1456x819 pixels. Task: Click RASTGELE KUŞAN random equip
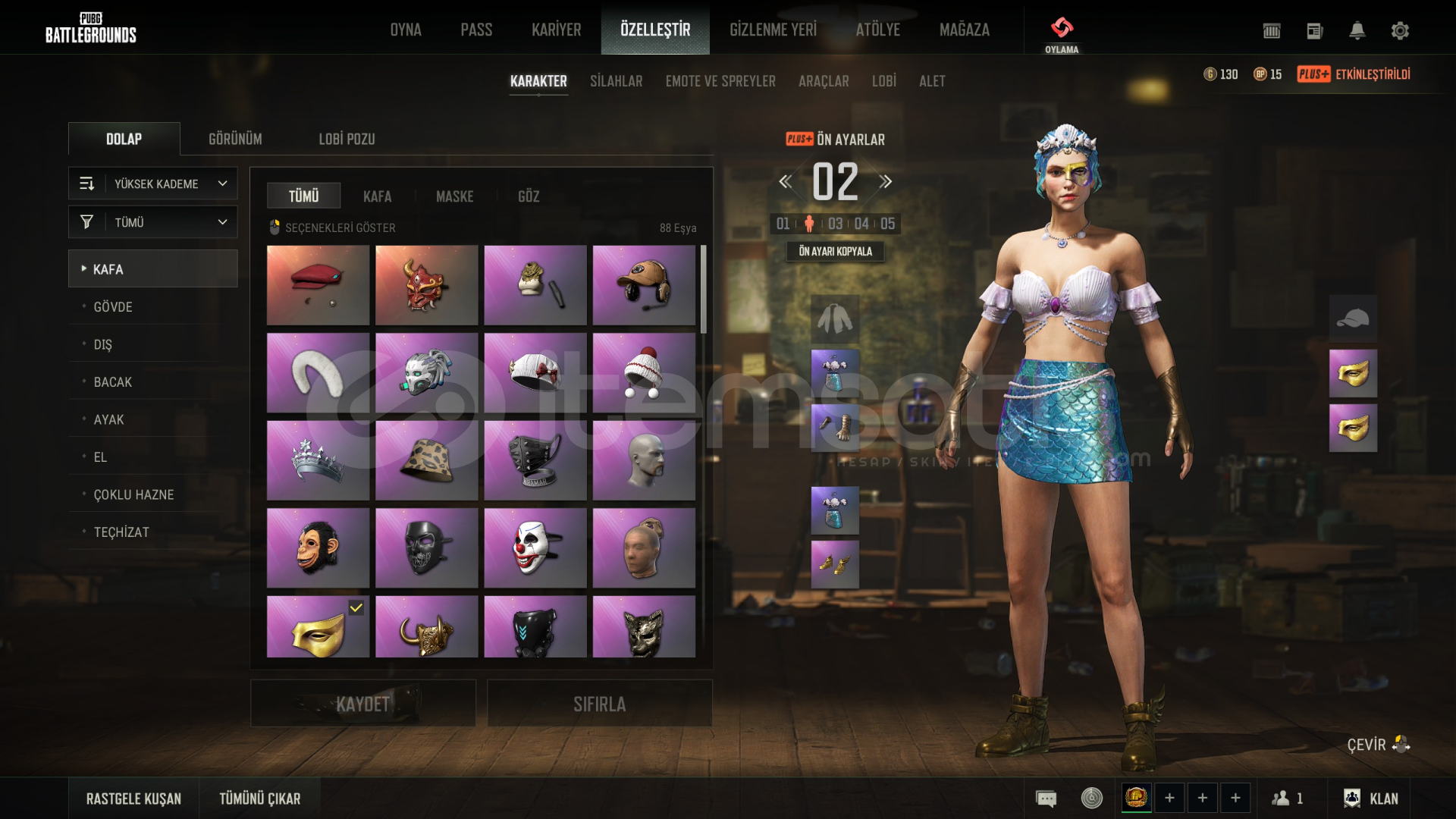[x=133, y=799]
